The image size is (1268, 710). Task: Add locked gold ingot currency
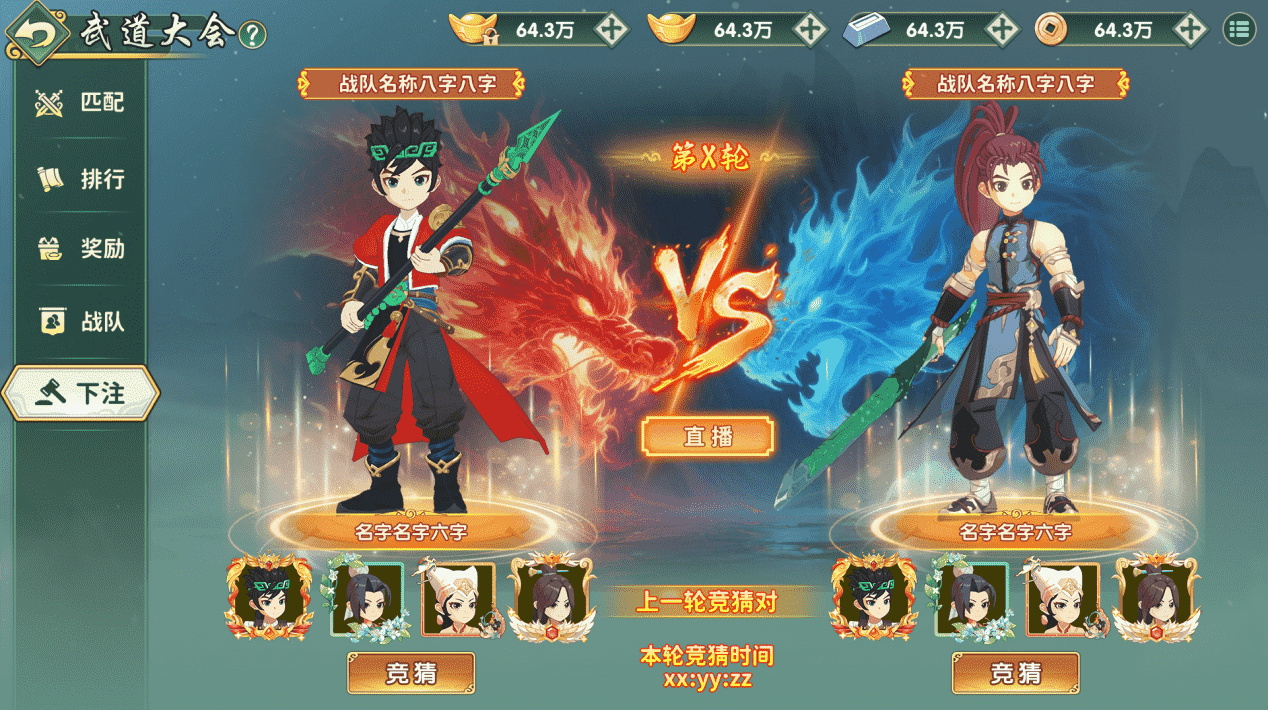[611, 30]
